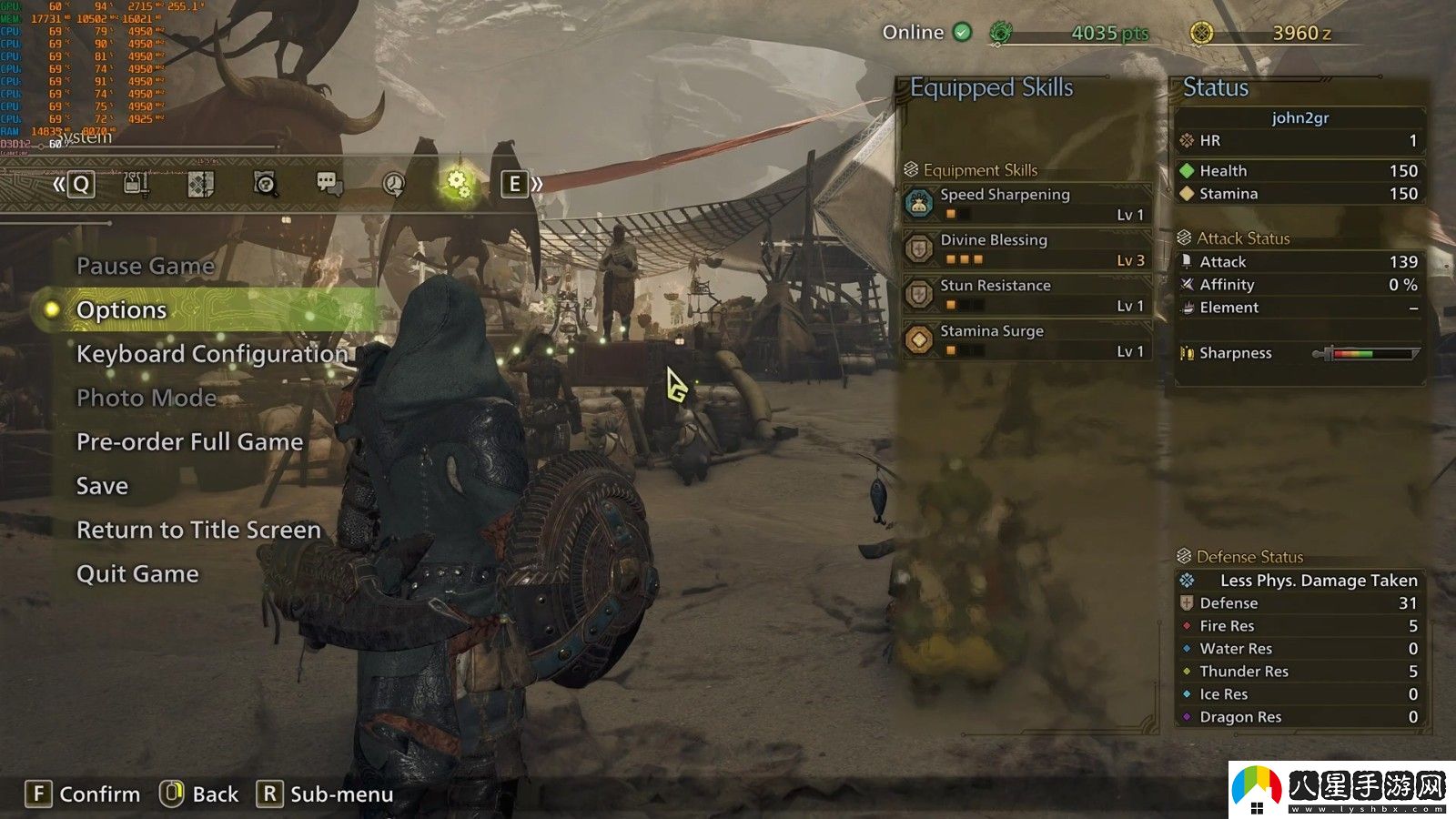Open the map and notes tab
The image size is (1456, 819).
[200, 184]
